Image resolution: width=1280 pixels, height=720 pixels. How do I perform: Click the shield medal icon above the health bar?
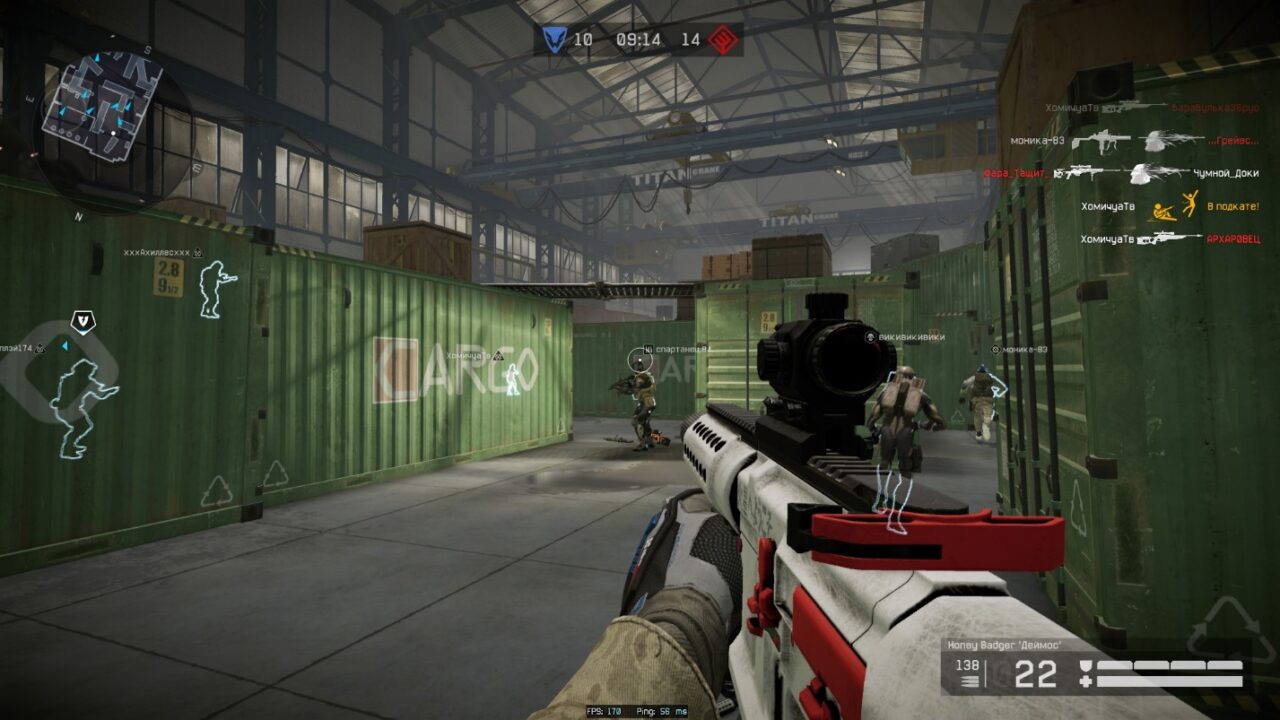pyautogui.click(x=1086, y=666)
